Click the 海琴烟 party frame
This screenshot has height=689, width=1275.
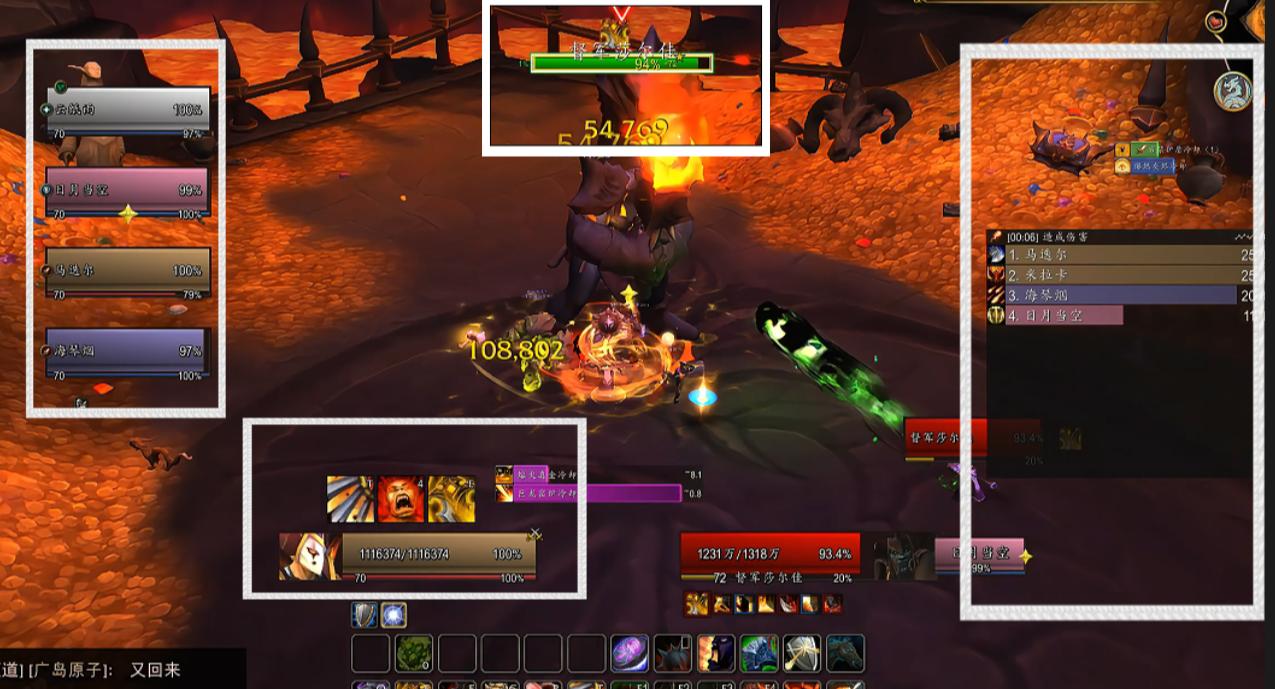[127, 351]
